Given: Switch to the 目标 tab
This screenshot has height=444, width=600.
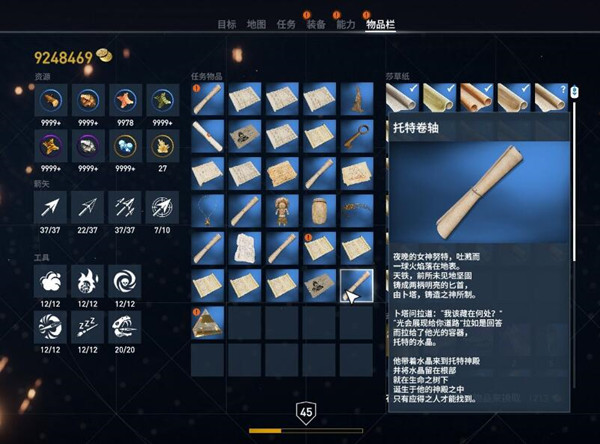Looking at the screenshot, I should tap(227, 24).
